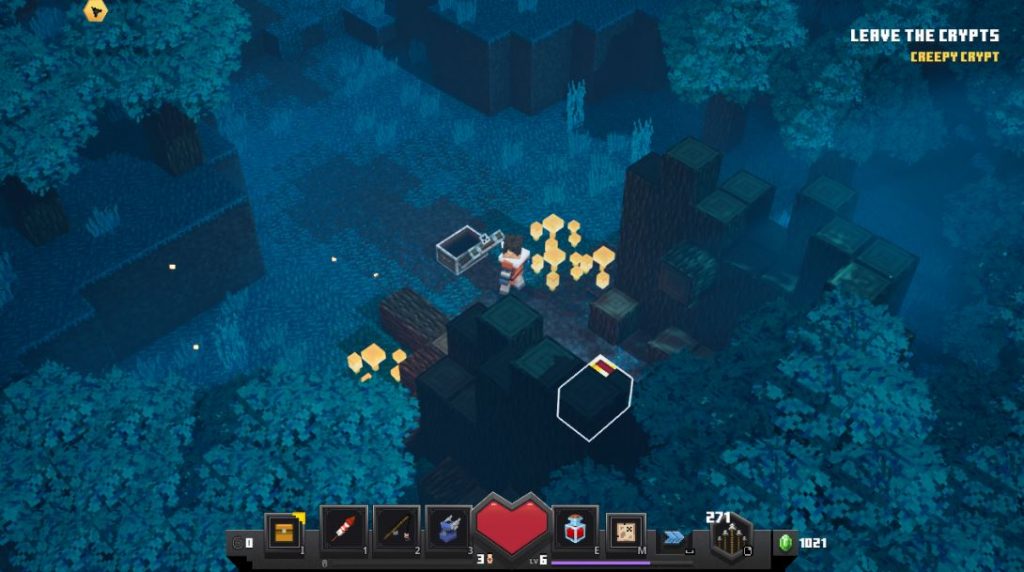Open the inventory chest slot
This screenshot has width=1024, height=572.
(x=283, y=530)
